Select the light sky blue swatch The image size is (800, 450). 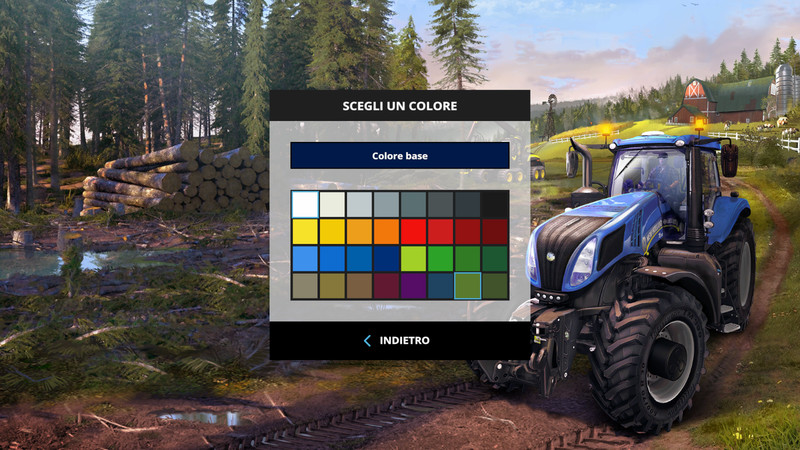tap(305, 259)
